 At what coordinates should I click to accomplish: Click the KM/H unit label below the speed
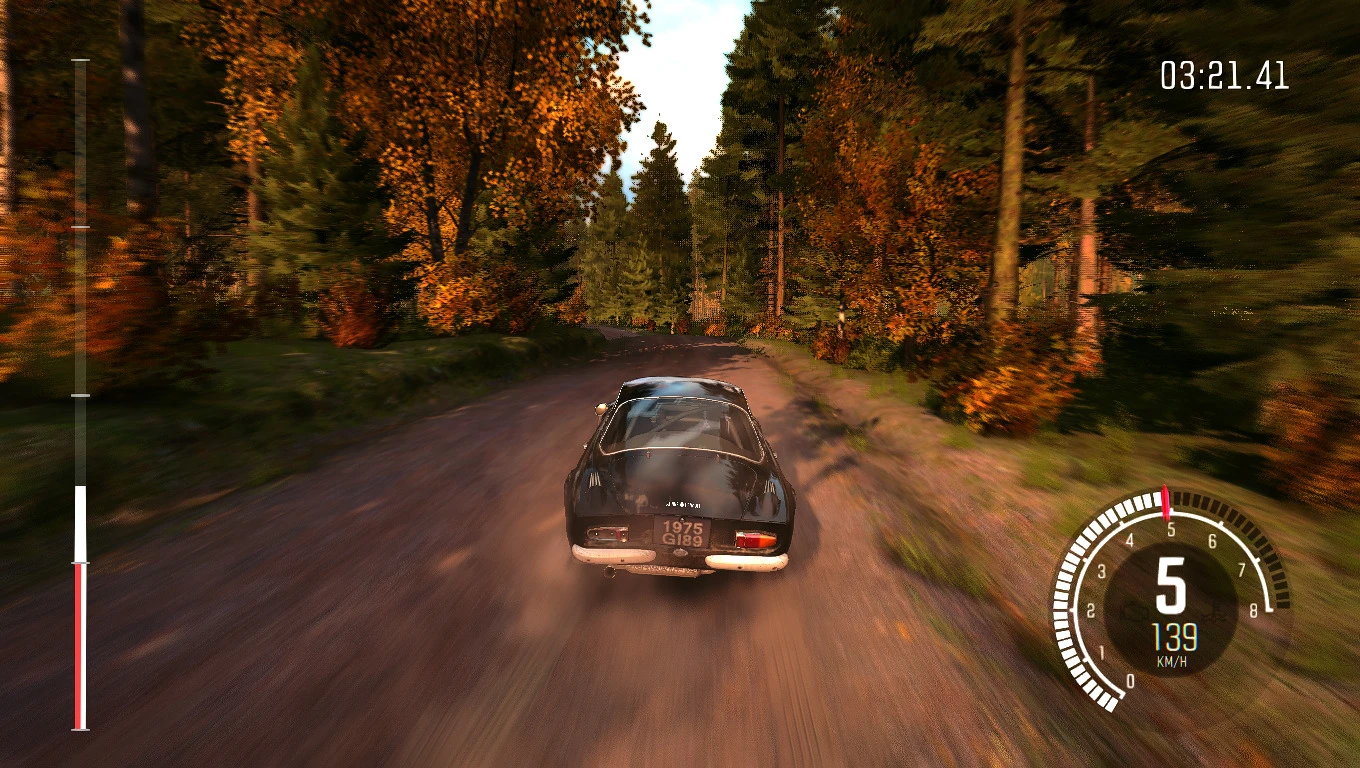click(x=1173, y=660)
